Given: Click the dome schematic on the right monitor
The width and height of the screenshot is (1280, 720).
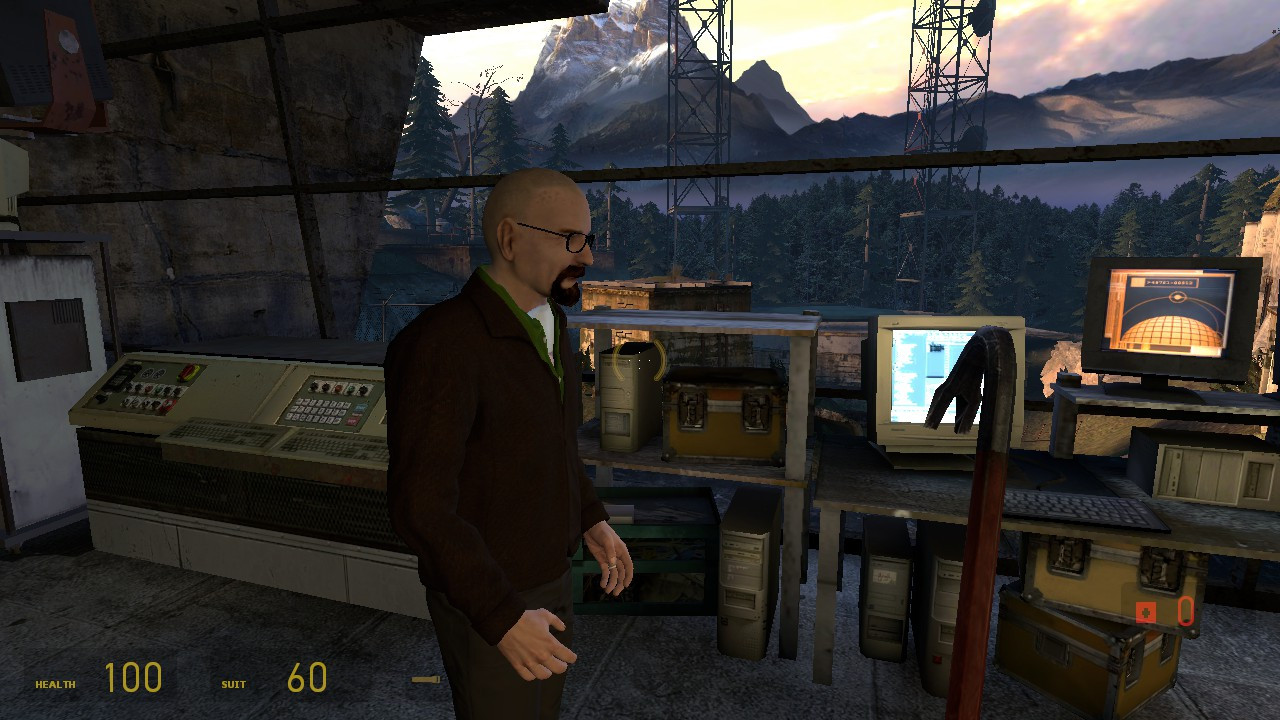Looking at the screenshot, I should coord(1170,330).
